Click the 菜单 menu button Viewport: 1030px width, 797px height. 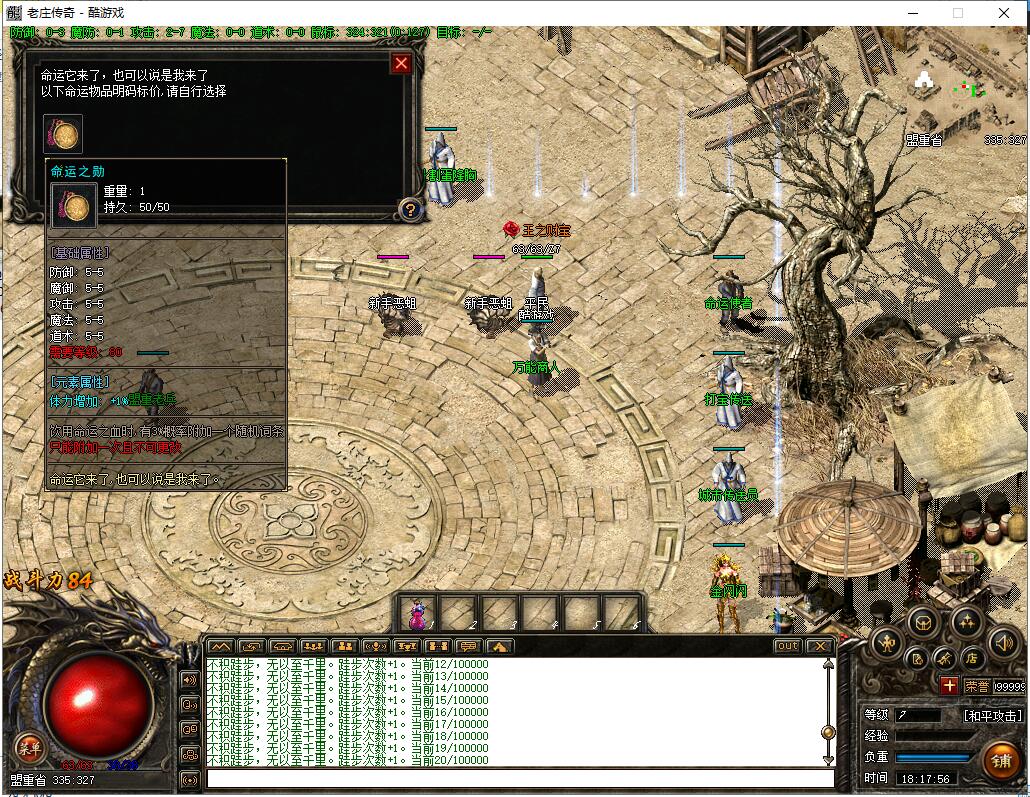point(28,746)
